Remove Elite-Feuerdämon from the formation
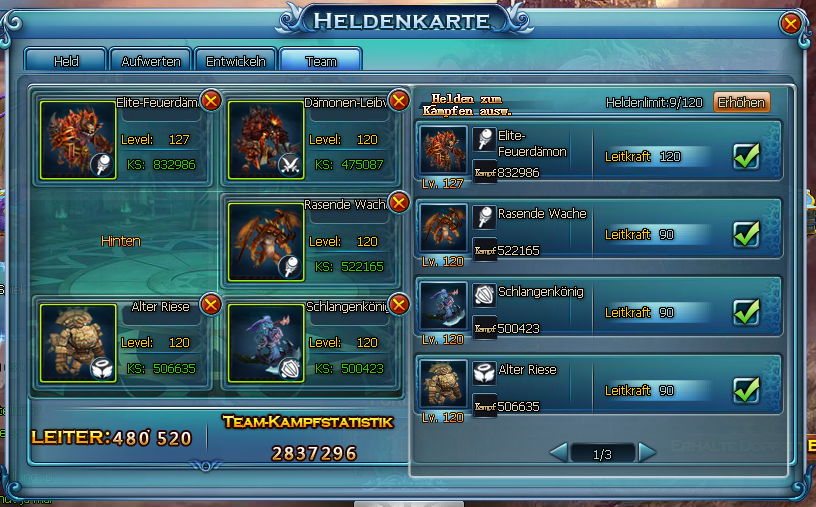Viewport: 816px width, 507px height. click(x=211, y=100)
